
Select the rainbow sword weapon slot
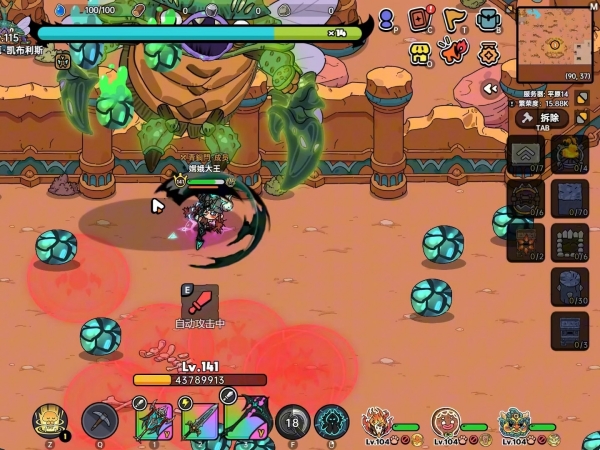(x=200, y=419)
